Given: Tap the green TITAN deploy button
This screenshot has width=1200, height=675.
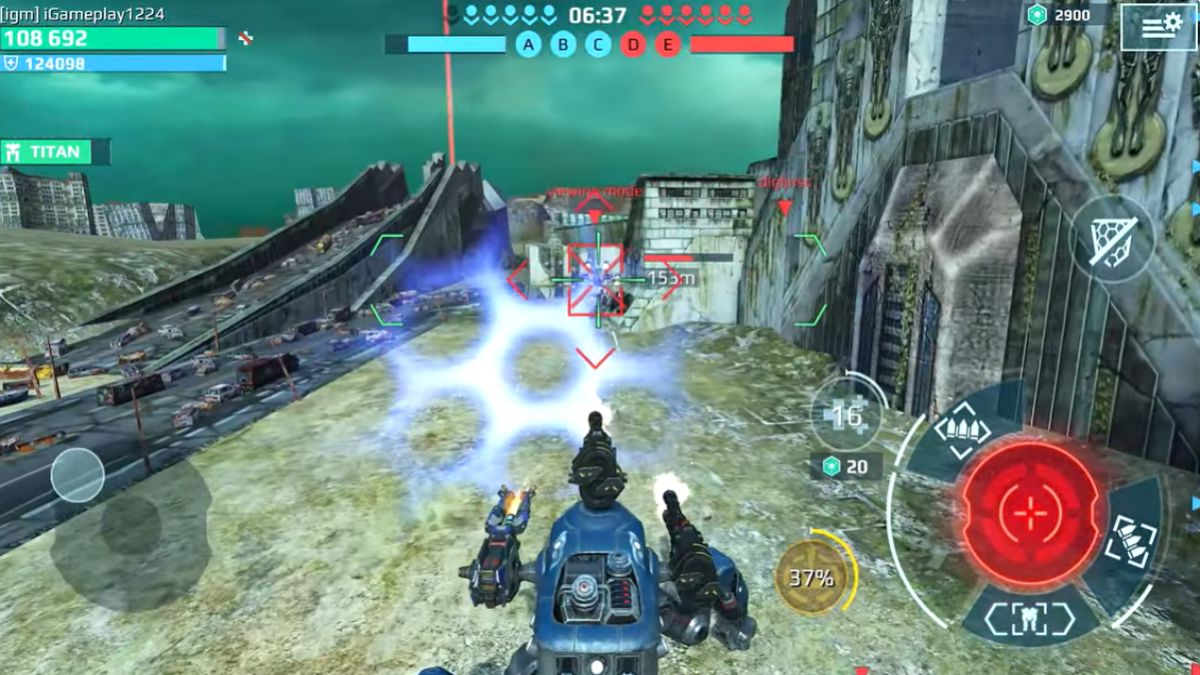Looking at the screenshot, I should tap(55, 152).
